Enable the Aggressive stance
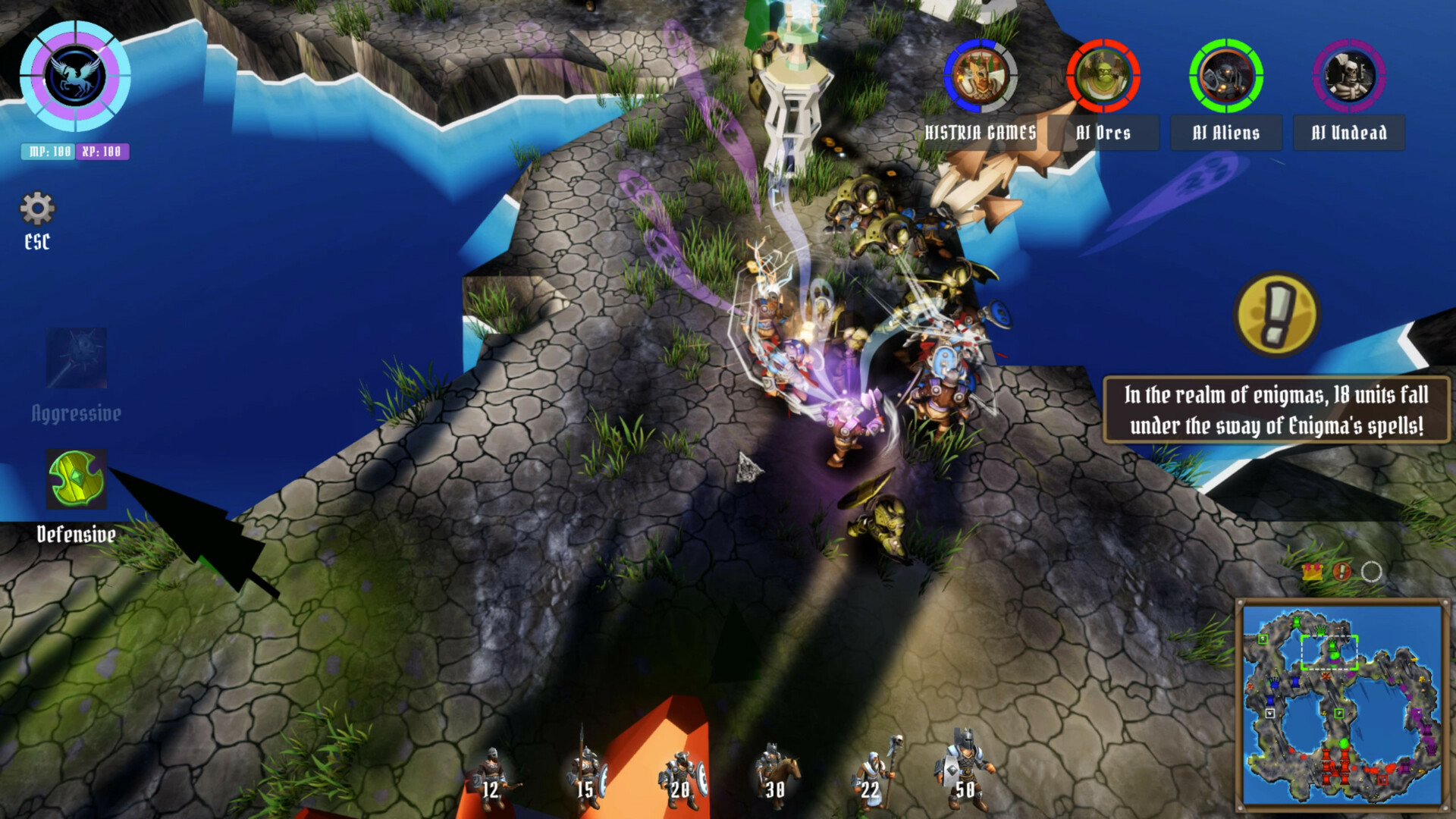Screen dimensions: 1456x819 [x=76, y=356]
